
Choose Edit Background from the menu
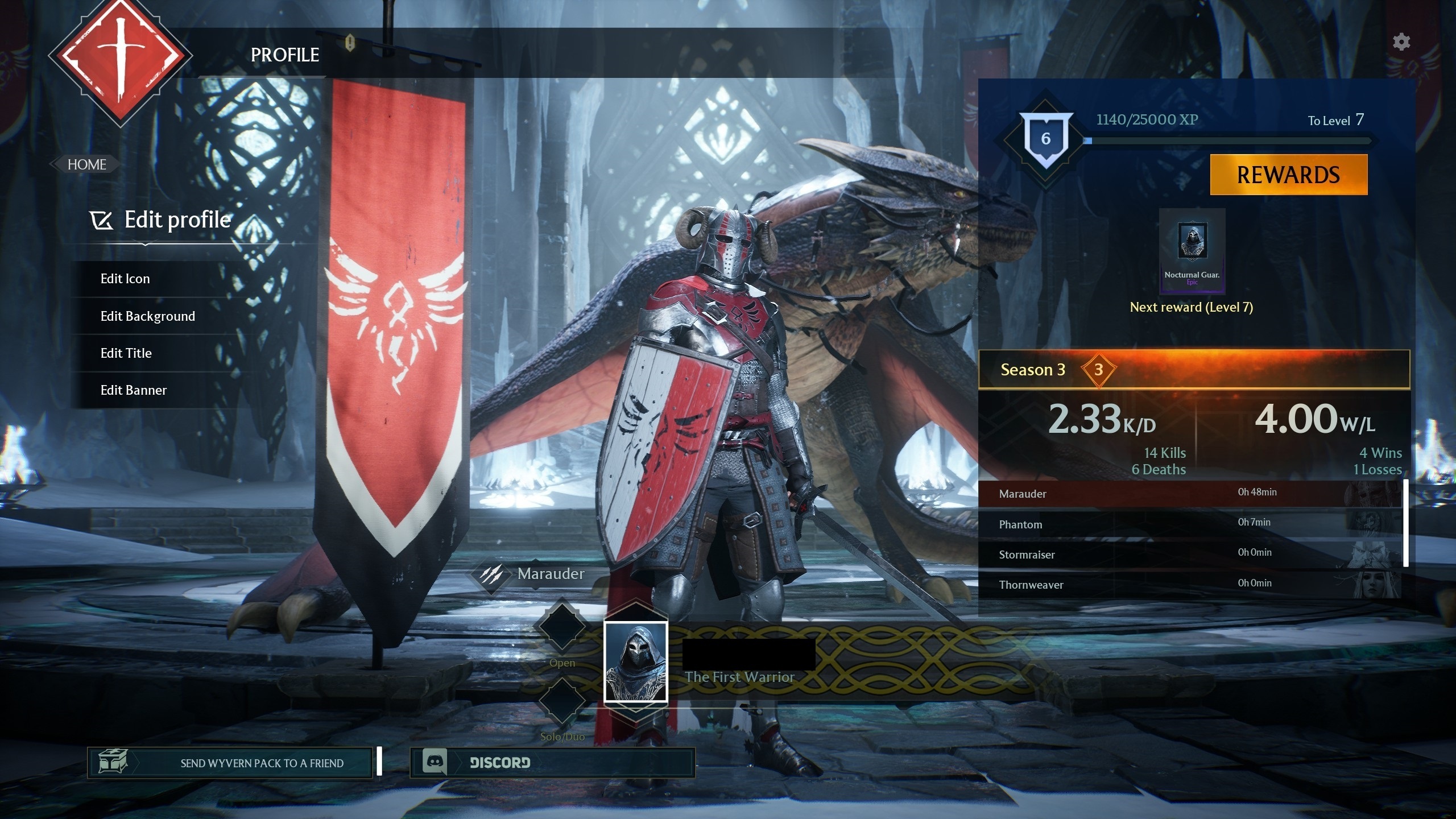coord(147,316)
